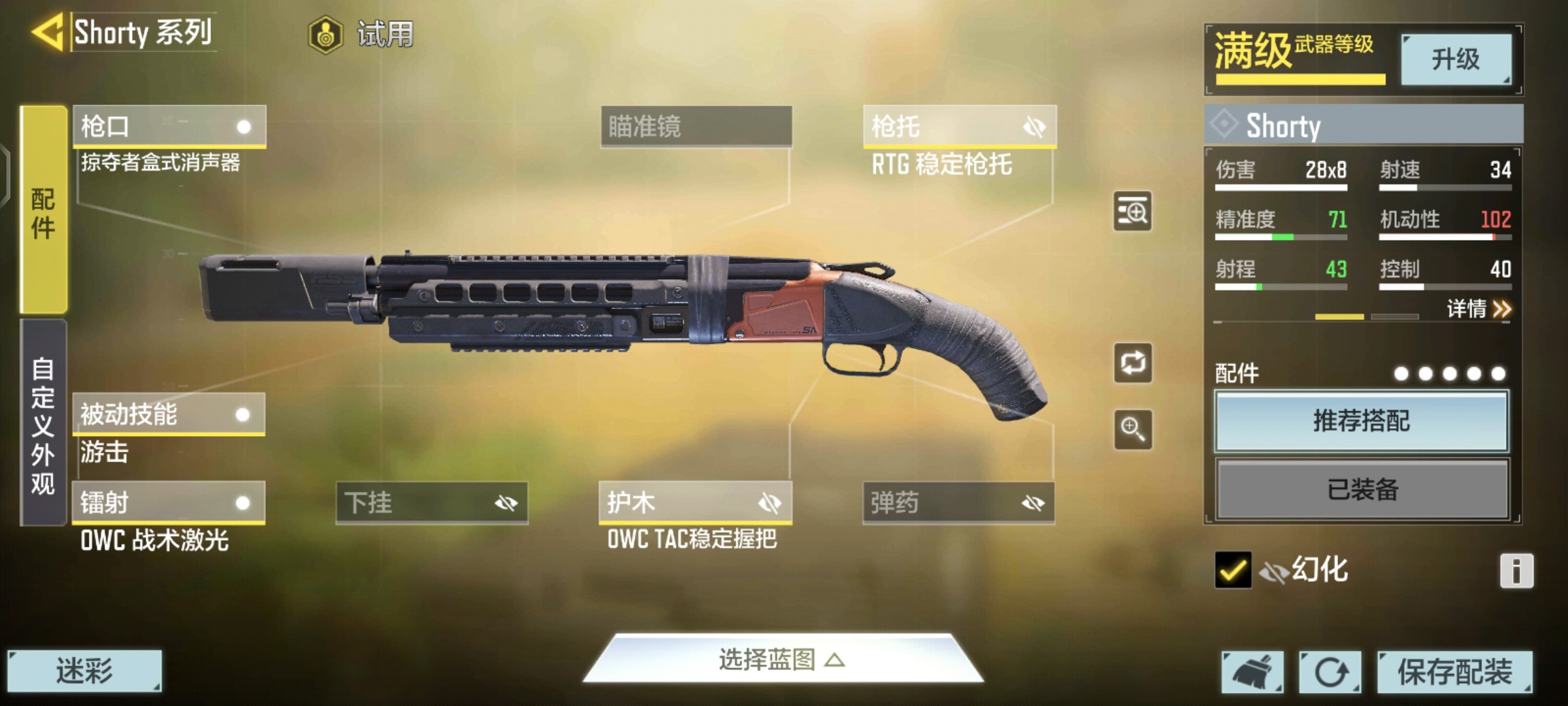Open the 幻化 info icon
Viewport: 1568px width, 706px height.
point(1516,571)
